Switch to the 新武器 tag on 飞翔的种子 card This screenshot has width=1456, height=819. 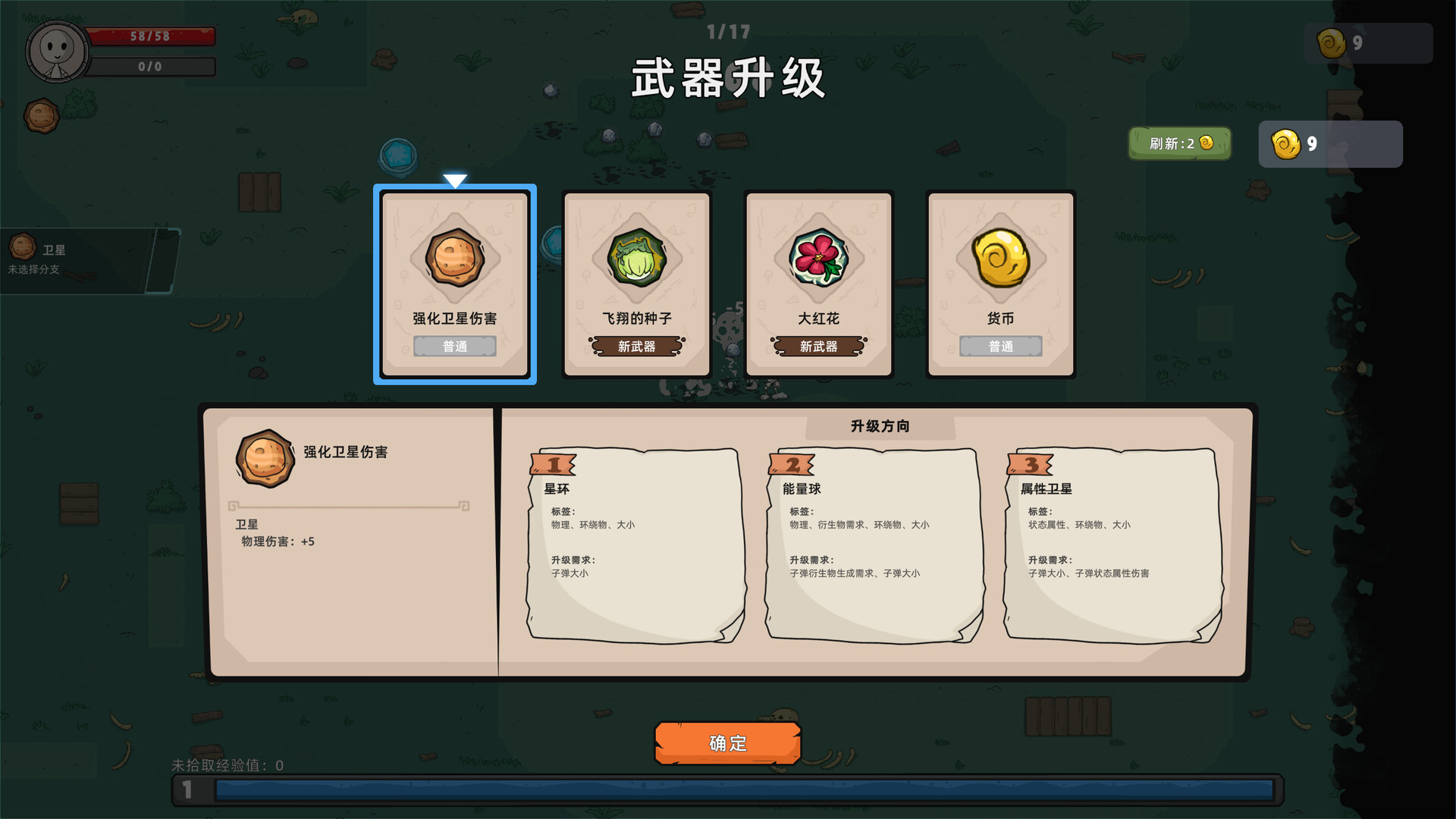(636, 346)
